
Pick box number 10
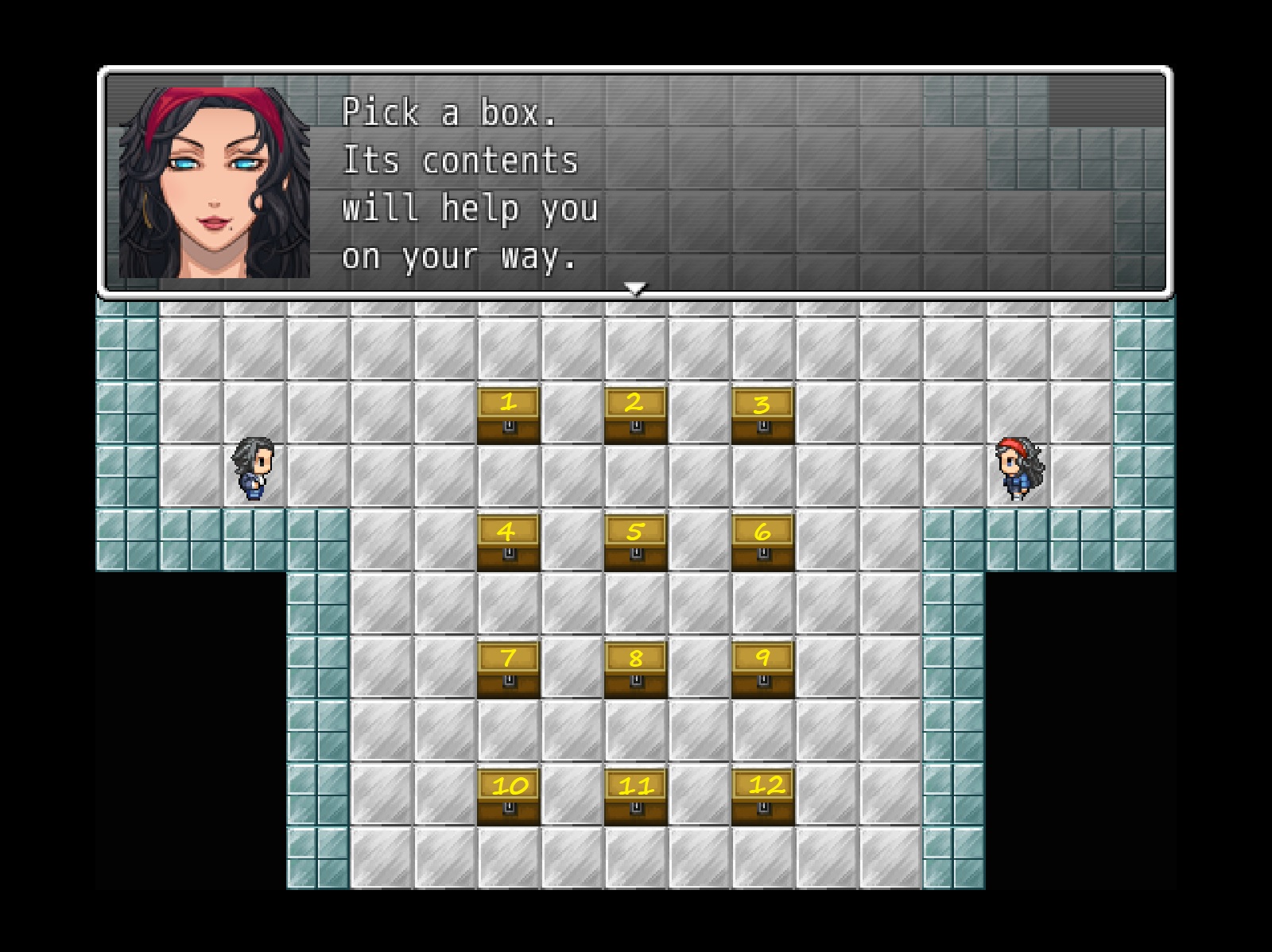tap(509, 795)
